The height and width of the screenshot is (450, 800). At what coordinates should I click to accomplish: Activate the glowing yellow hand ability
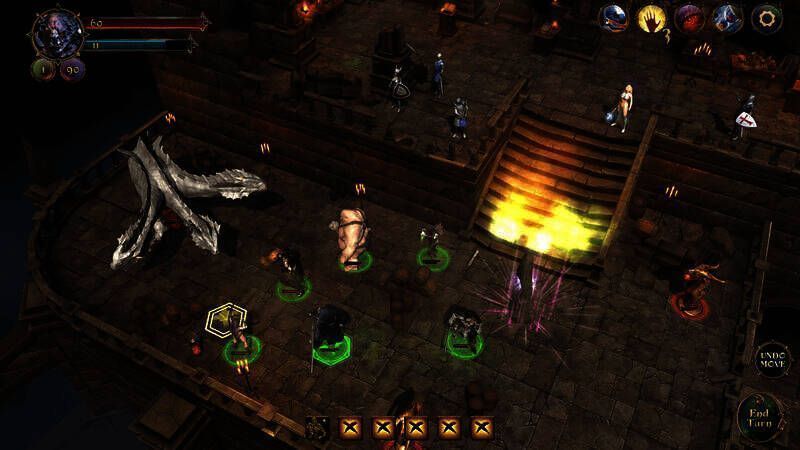(653, 18)
